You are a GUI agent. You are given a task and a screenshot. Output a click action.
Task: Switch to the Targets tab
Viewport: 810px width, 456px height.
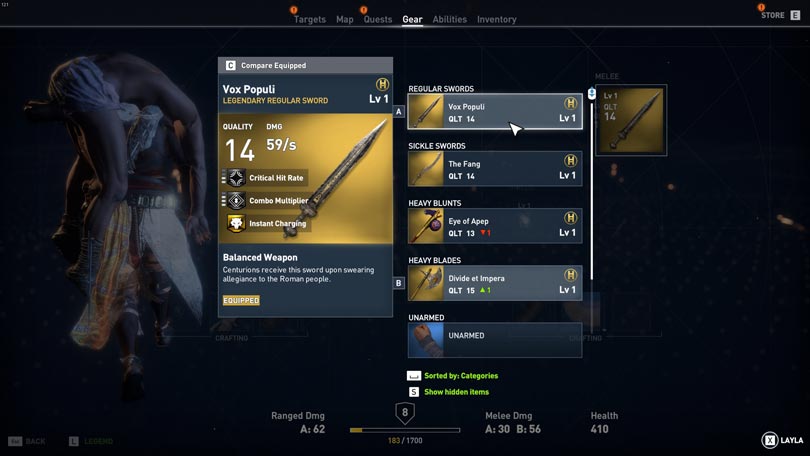(x=309, y=20)
